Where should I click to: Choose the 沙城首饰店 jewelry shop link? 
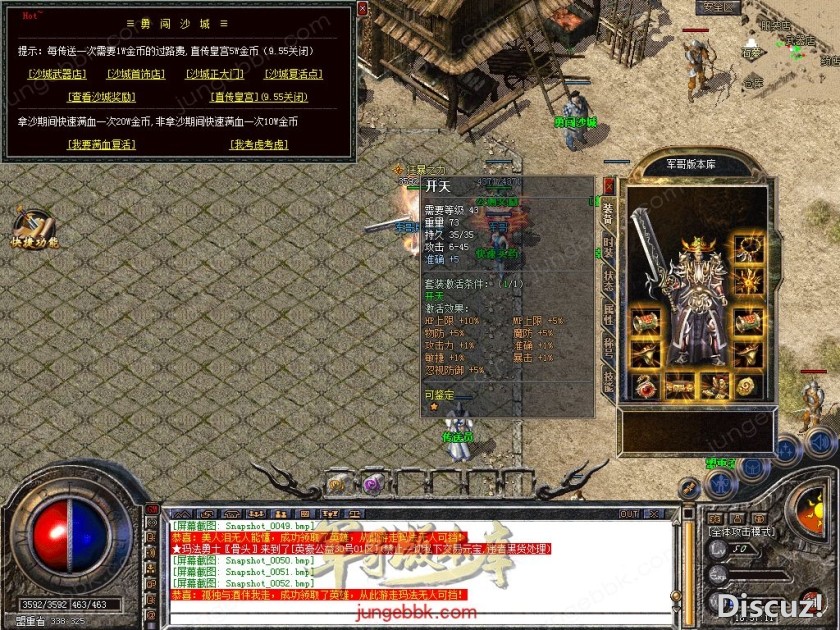[x=135, y=73]
